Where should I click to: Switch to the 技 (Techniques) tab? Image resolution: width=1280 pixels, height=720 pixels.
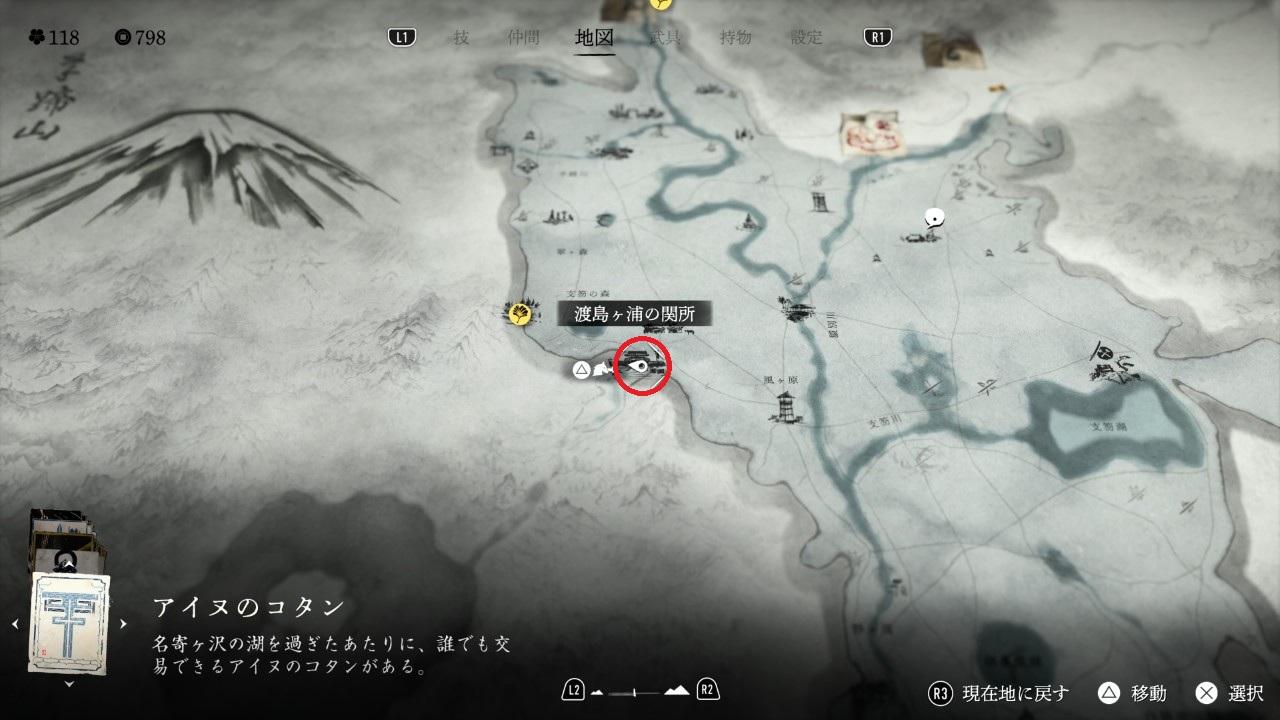[460, 38]
